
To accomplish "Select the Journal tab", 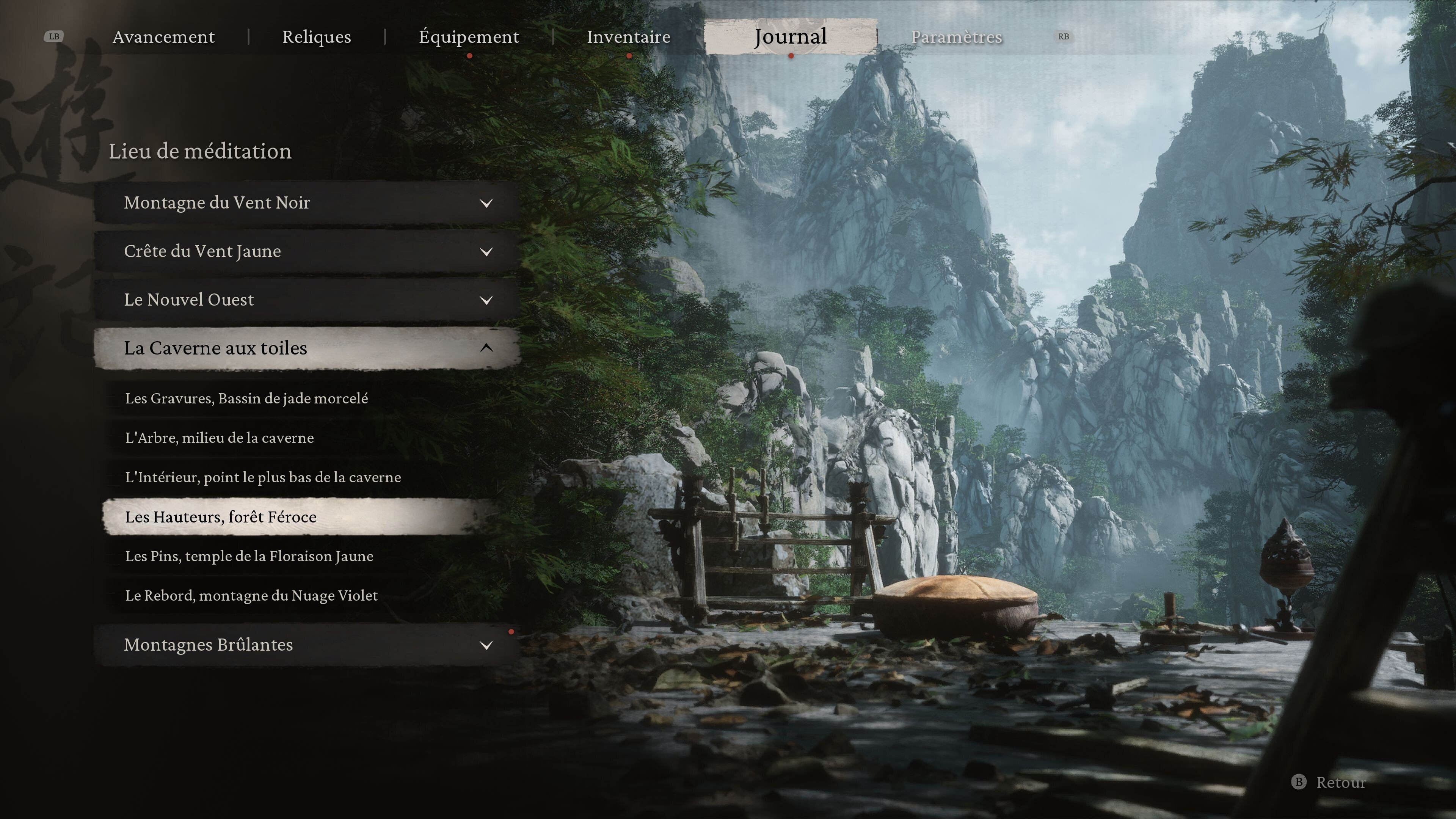I will point(790,37).
